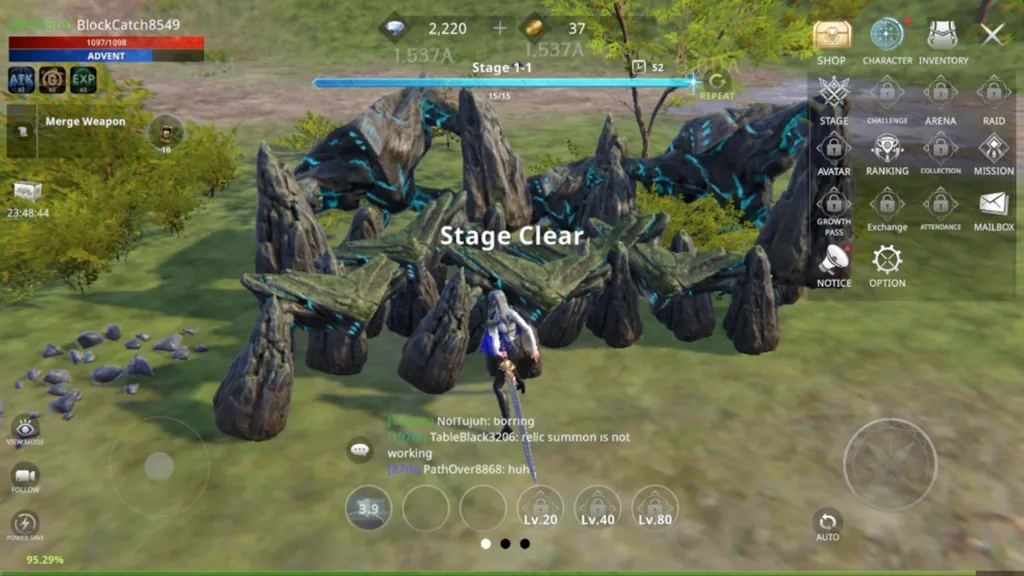Open the chat bubble button
Image resolution: width=1024 pixels, height=576 pixels.
[359, 450]
